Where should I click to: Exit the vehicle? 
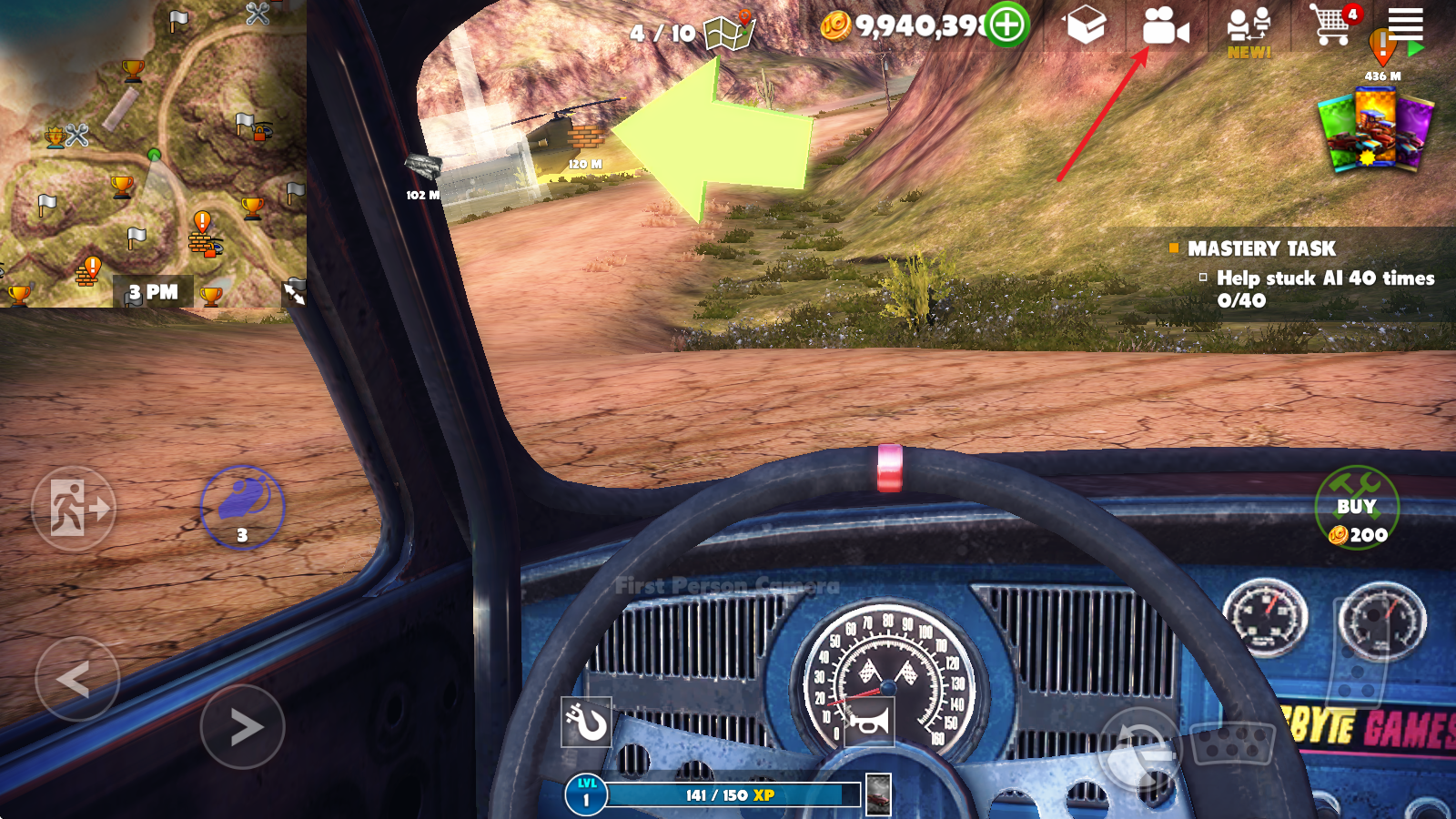(x=74, y=509)
